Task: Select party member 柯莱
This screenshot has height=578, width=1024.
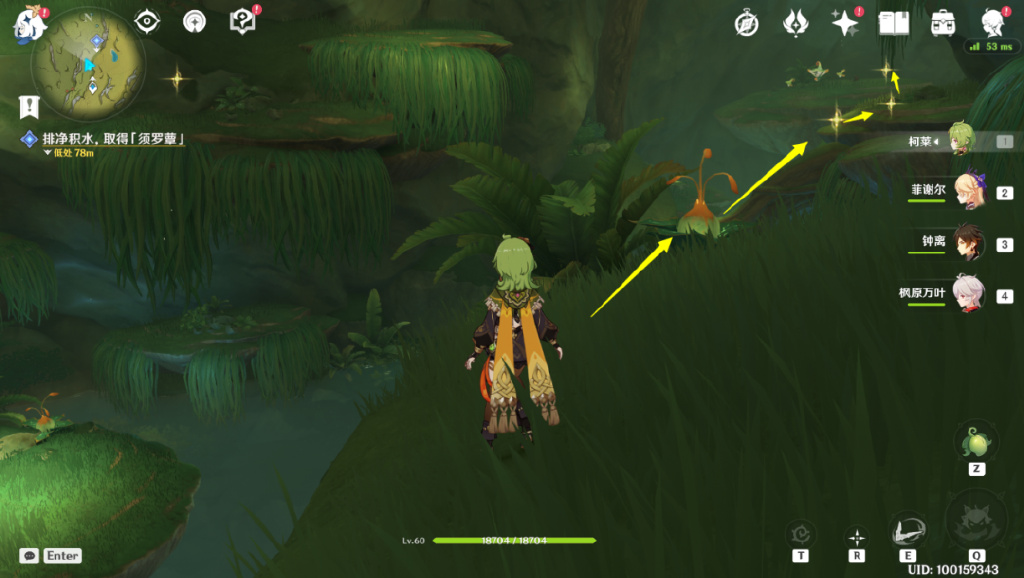Action: [962, 141]
